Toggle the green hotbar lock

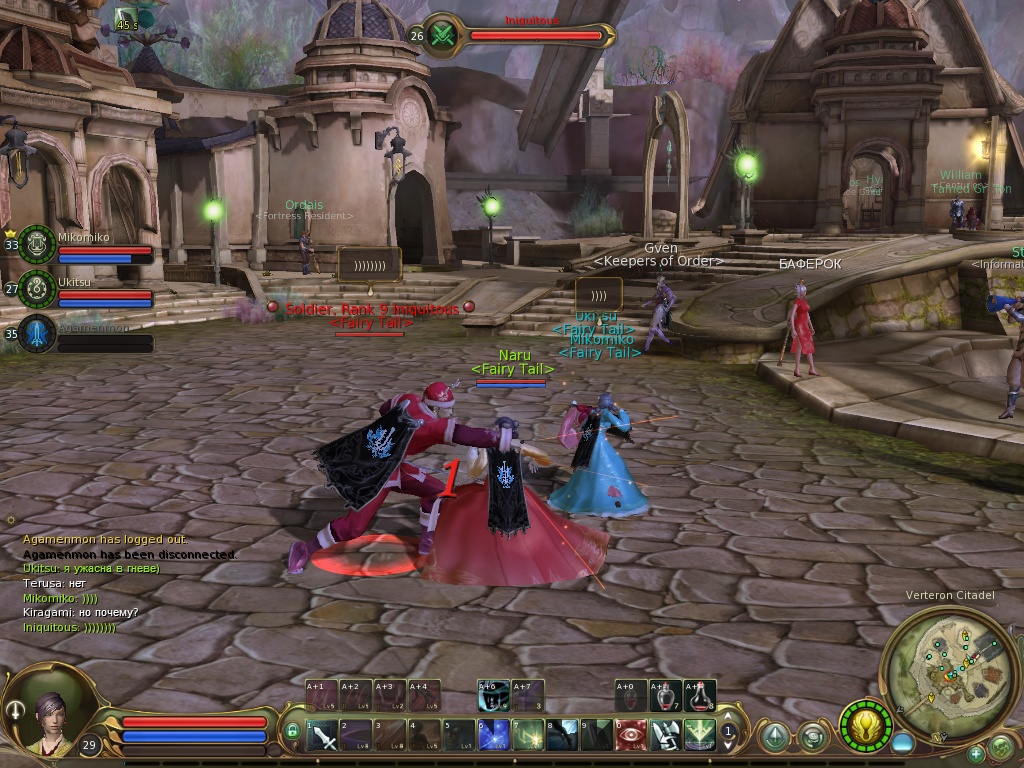point(292,732)
